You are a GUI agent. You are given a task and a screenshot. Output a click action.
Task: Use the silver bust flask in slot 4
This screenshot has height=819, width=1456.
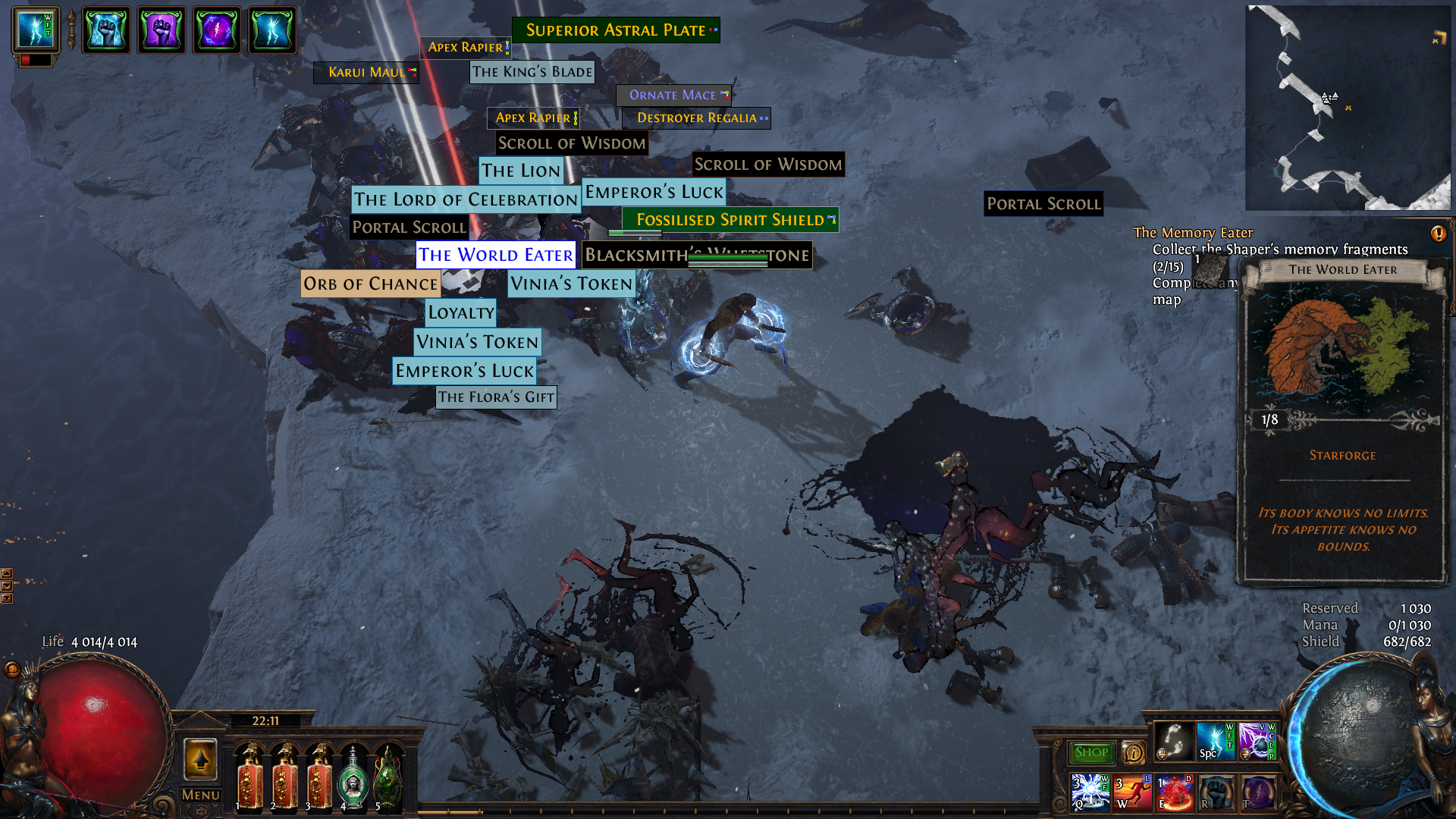point(353,779)
